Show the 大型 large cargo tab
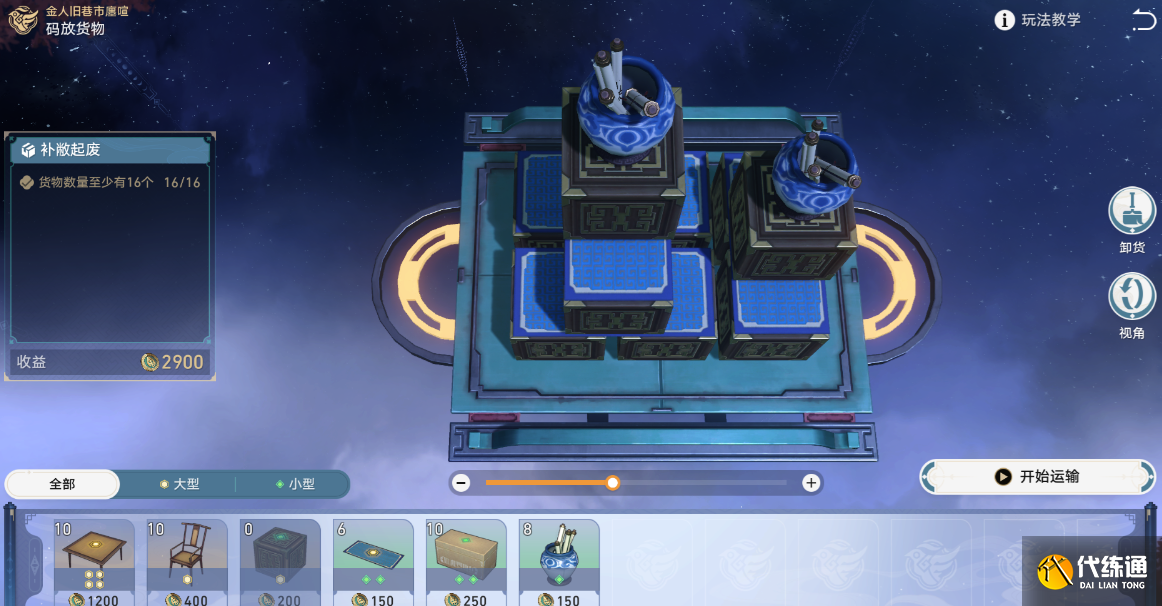The width and height of the screenshot is (1162, 606). click(180, 484)
